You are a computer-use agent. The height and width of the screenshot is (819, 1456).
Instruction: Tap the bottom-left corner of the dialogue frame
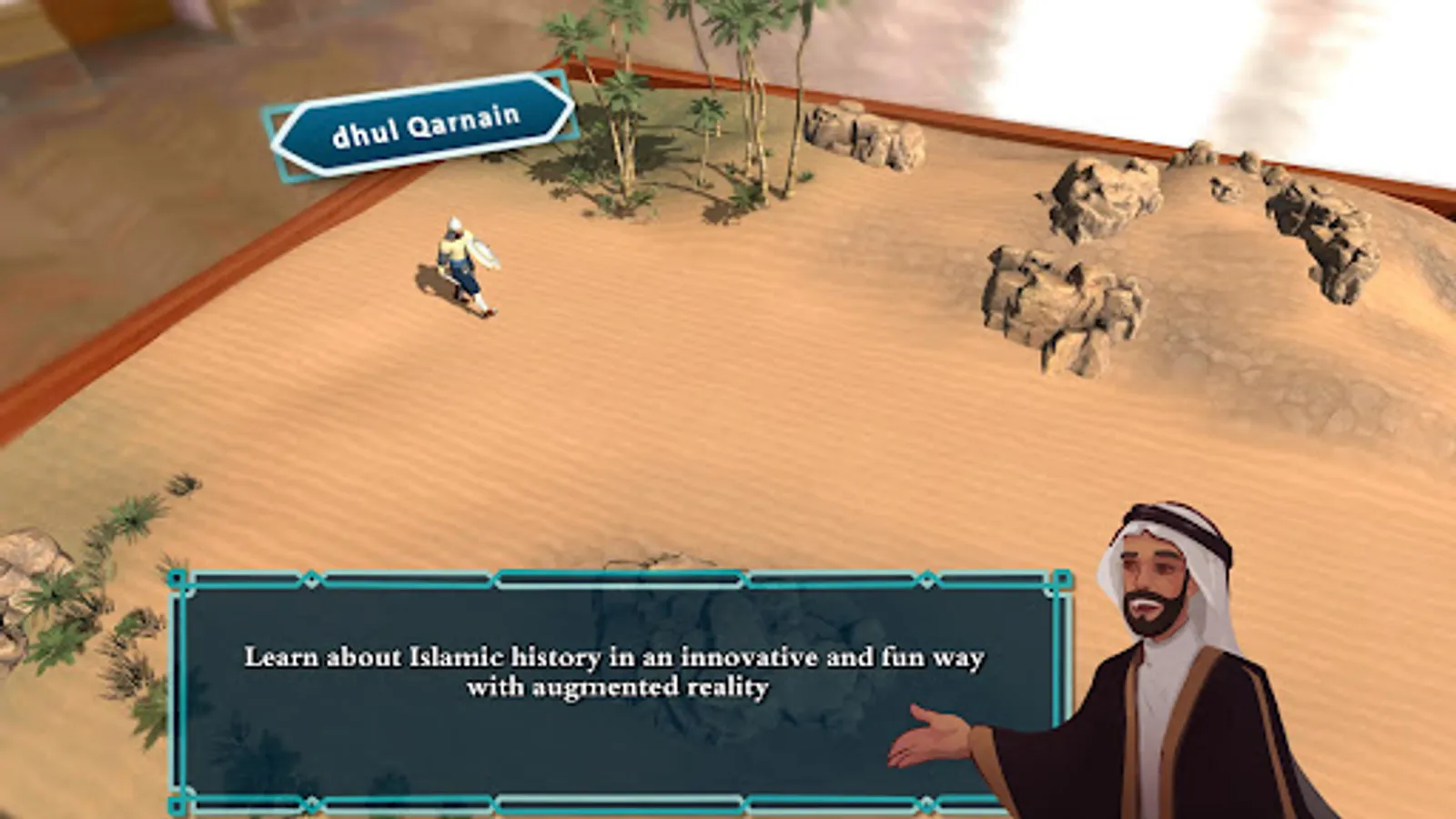coord(178,799)
